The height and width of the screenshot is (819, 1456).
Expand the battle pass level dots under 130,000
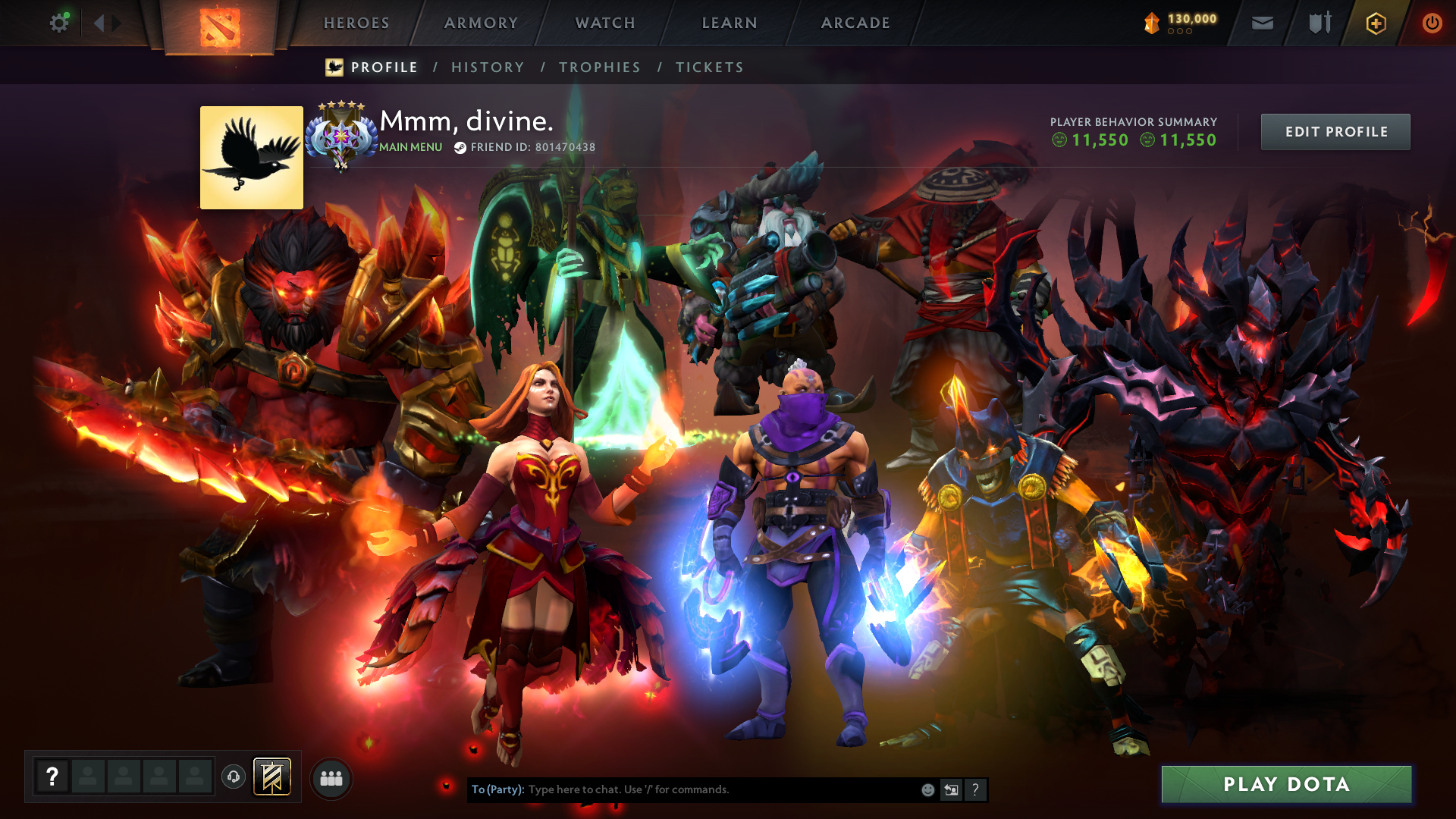coord(1179,33)
